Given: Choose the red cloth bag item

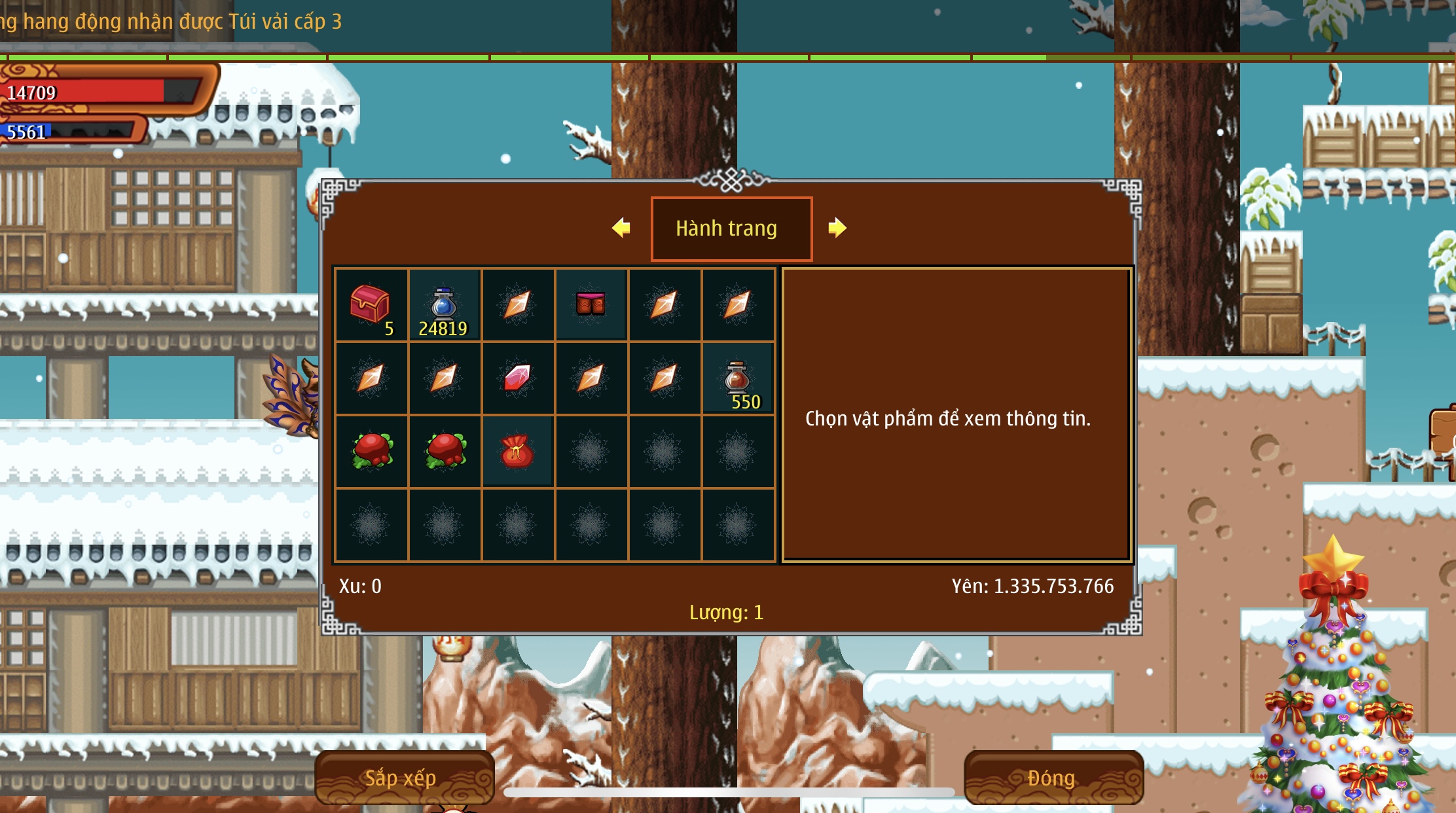Looking at the screenshot, I should coord(517,452).
